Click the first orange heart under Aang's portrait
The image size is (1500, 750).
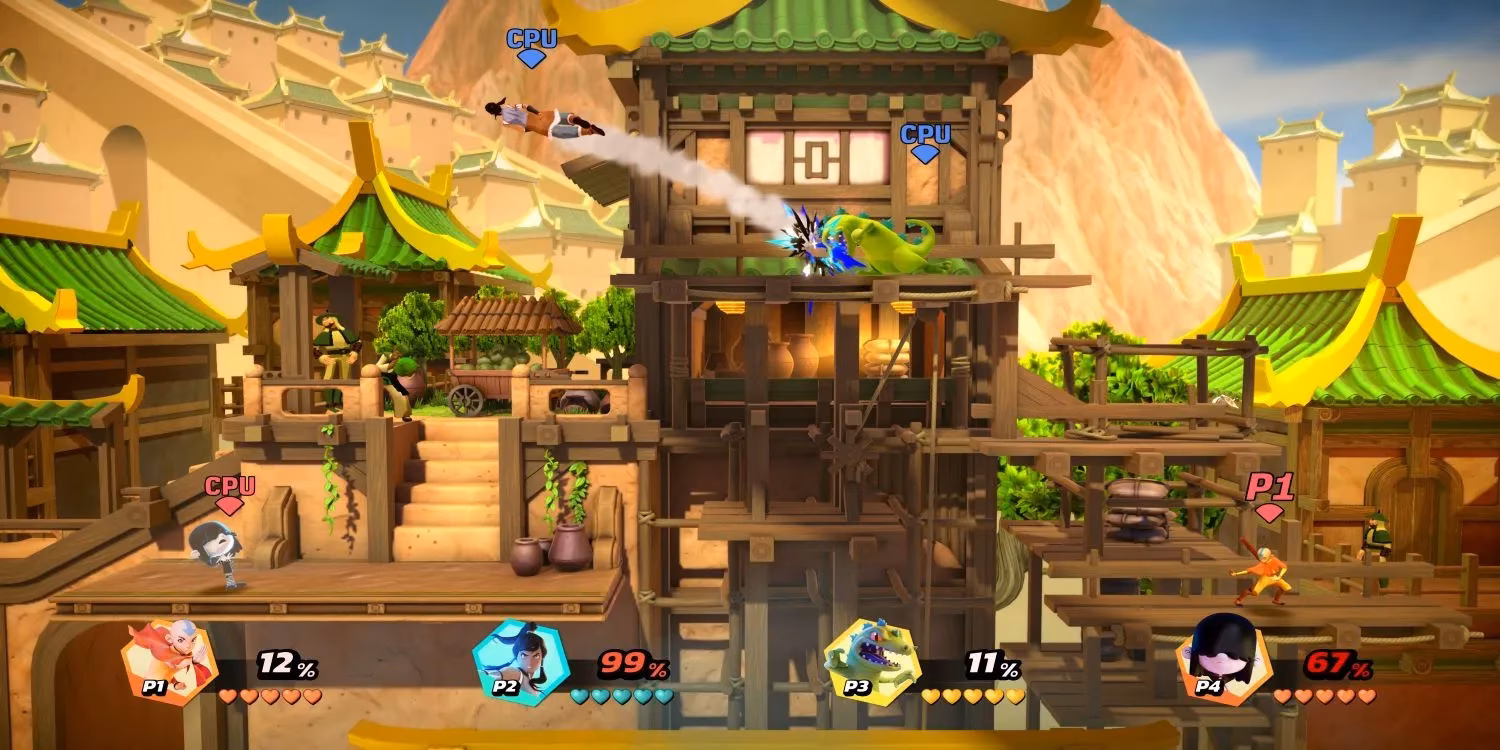pyautogui.click(x=228, y=695)
